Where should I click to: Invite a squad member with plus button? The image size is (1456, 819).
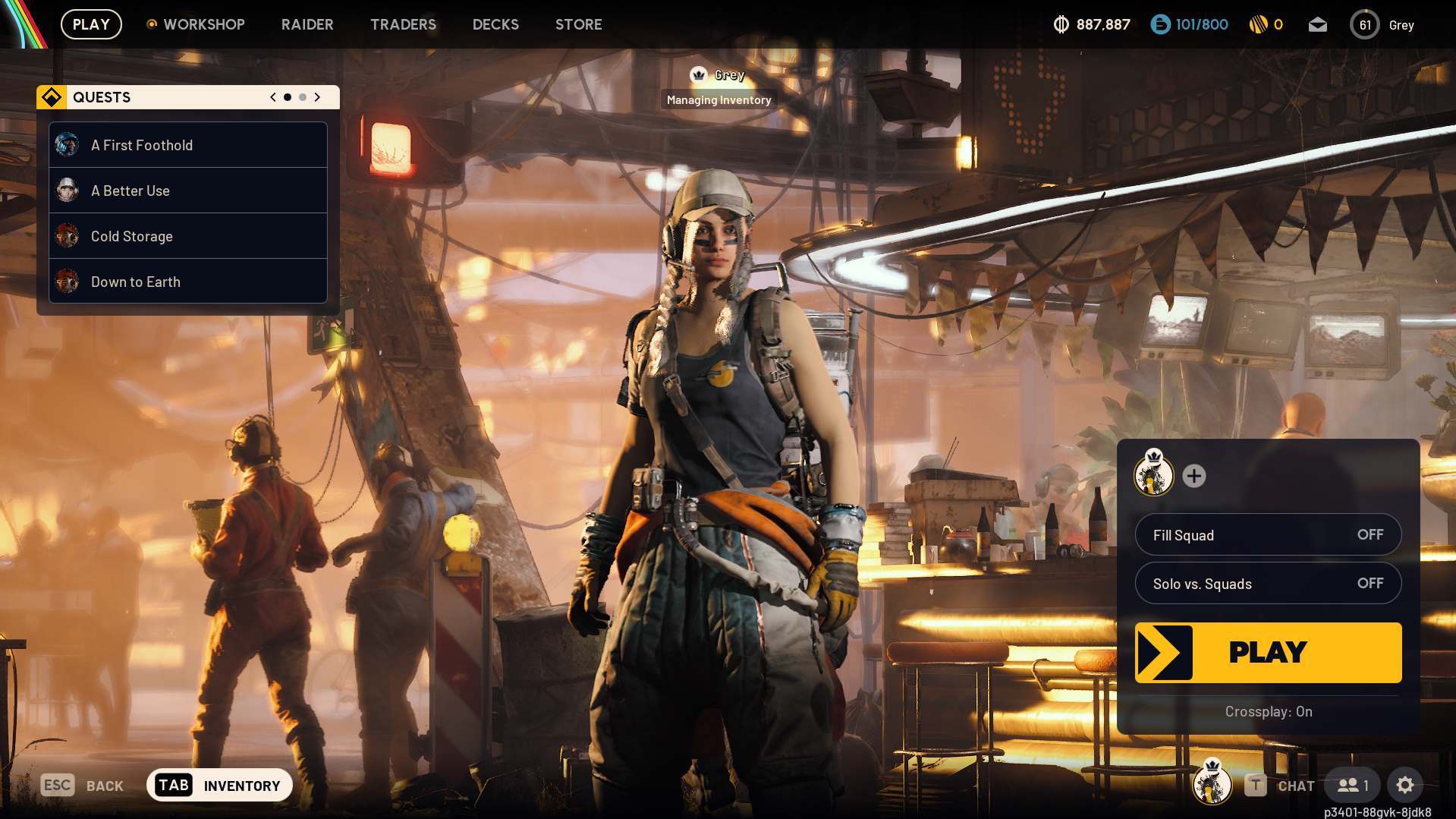[1194, 476]
